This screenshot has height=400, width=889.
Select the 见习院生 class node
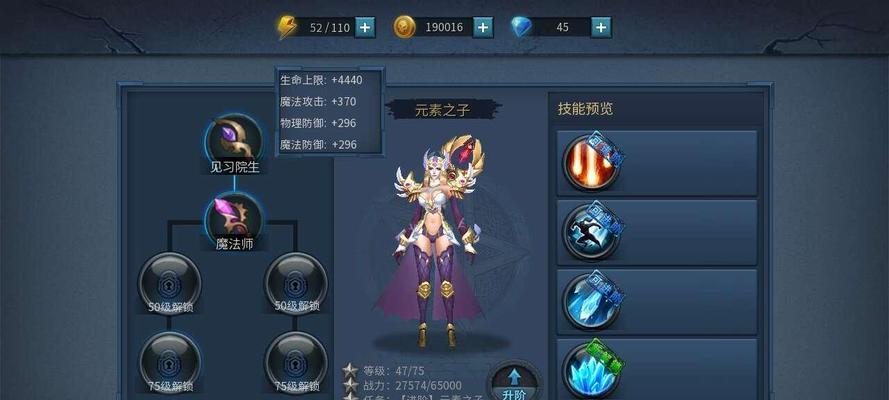[x=234, y=139]
